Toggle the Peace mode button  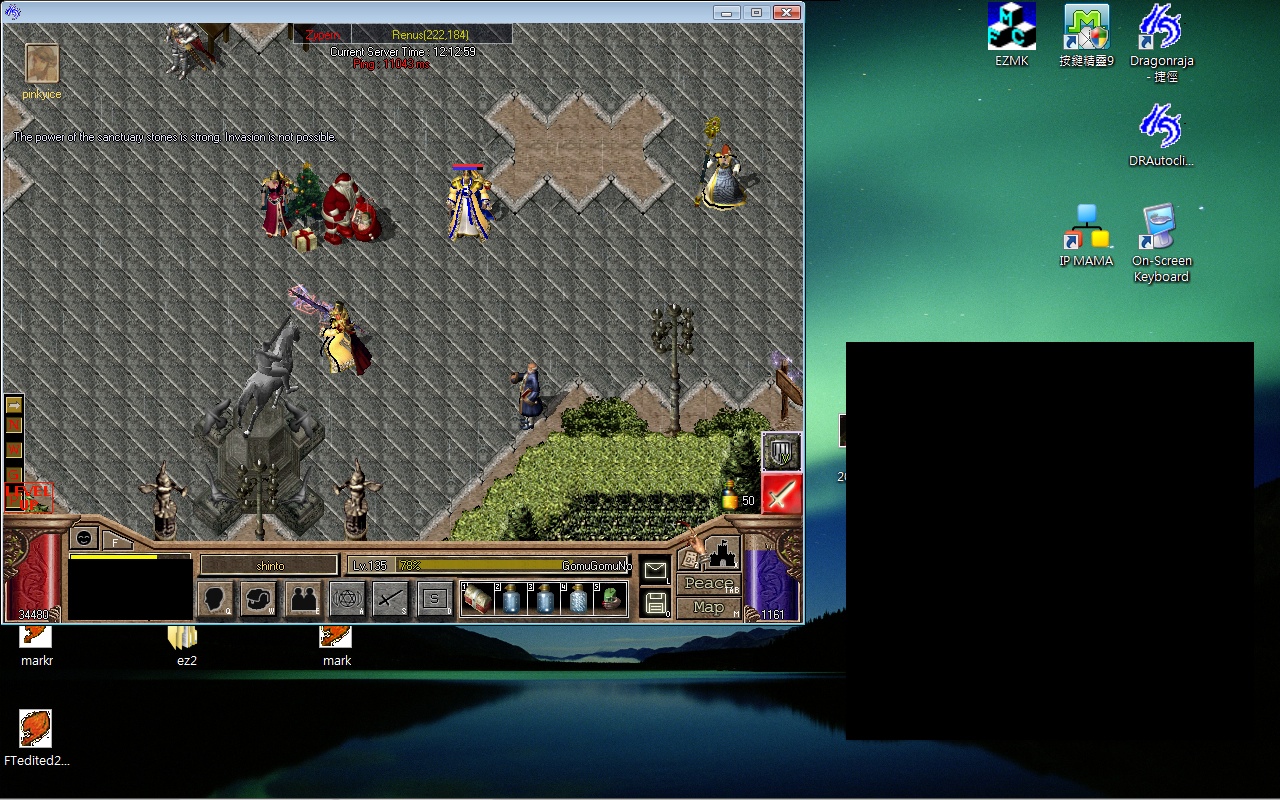(x=708, y=583)
